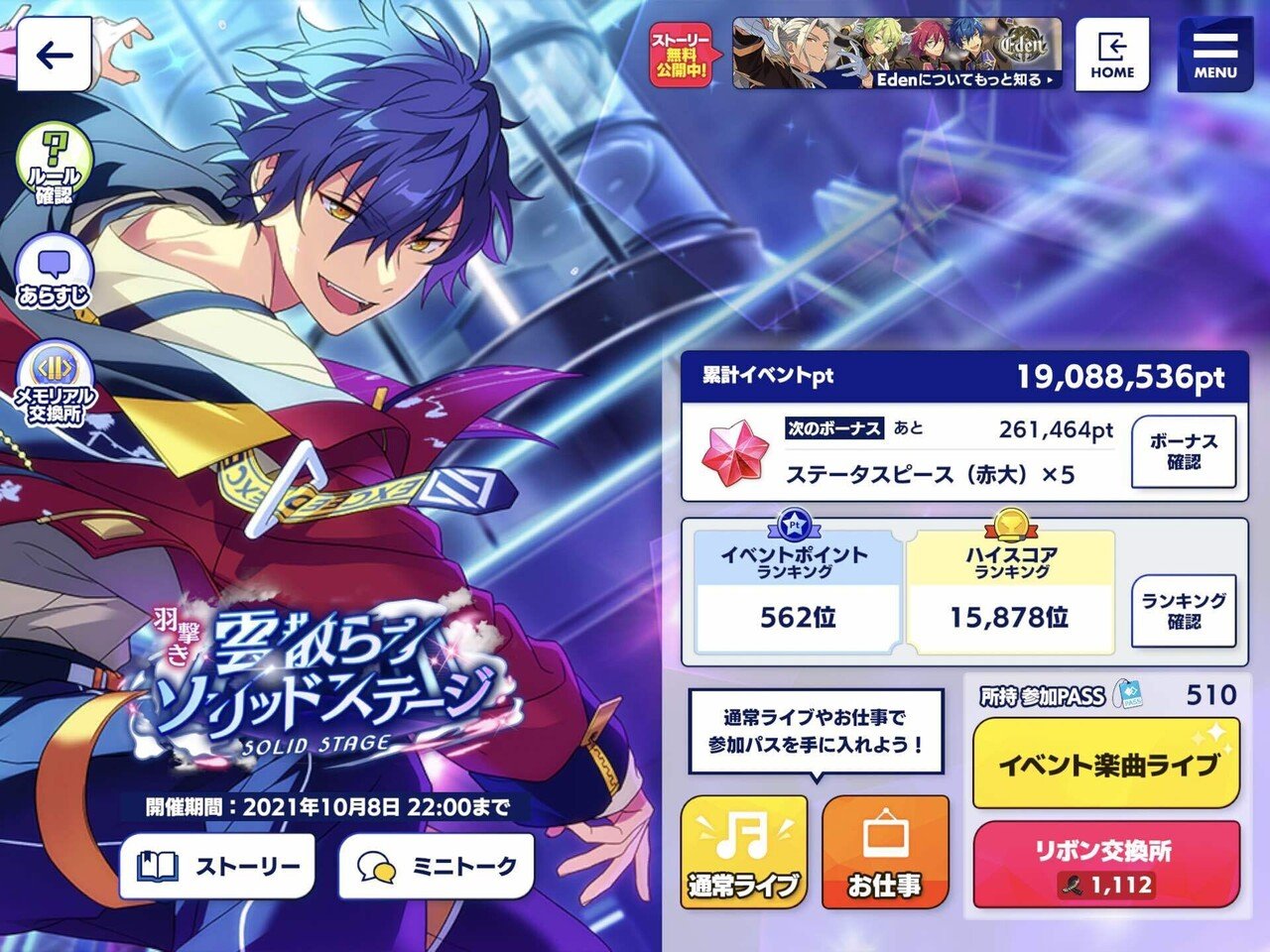Open the ミニトーク mini talk
The image size is (1270, 952).
[x=437, y=866]
